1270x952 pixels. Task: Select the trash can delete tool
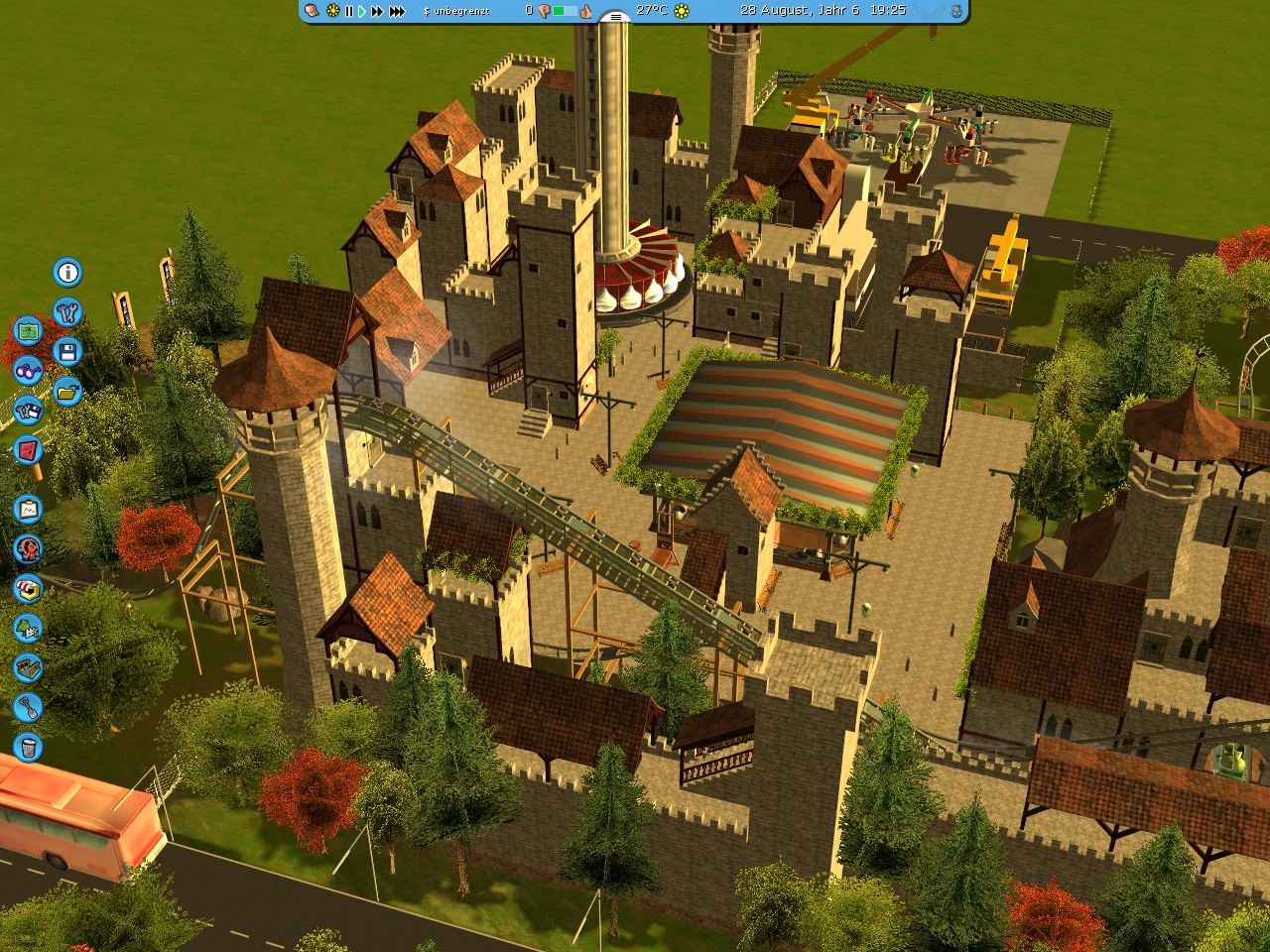pyautogui.click(x=28, y=746)
